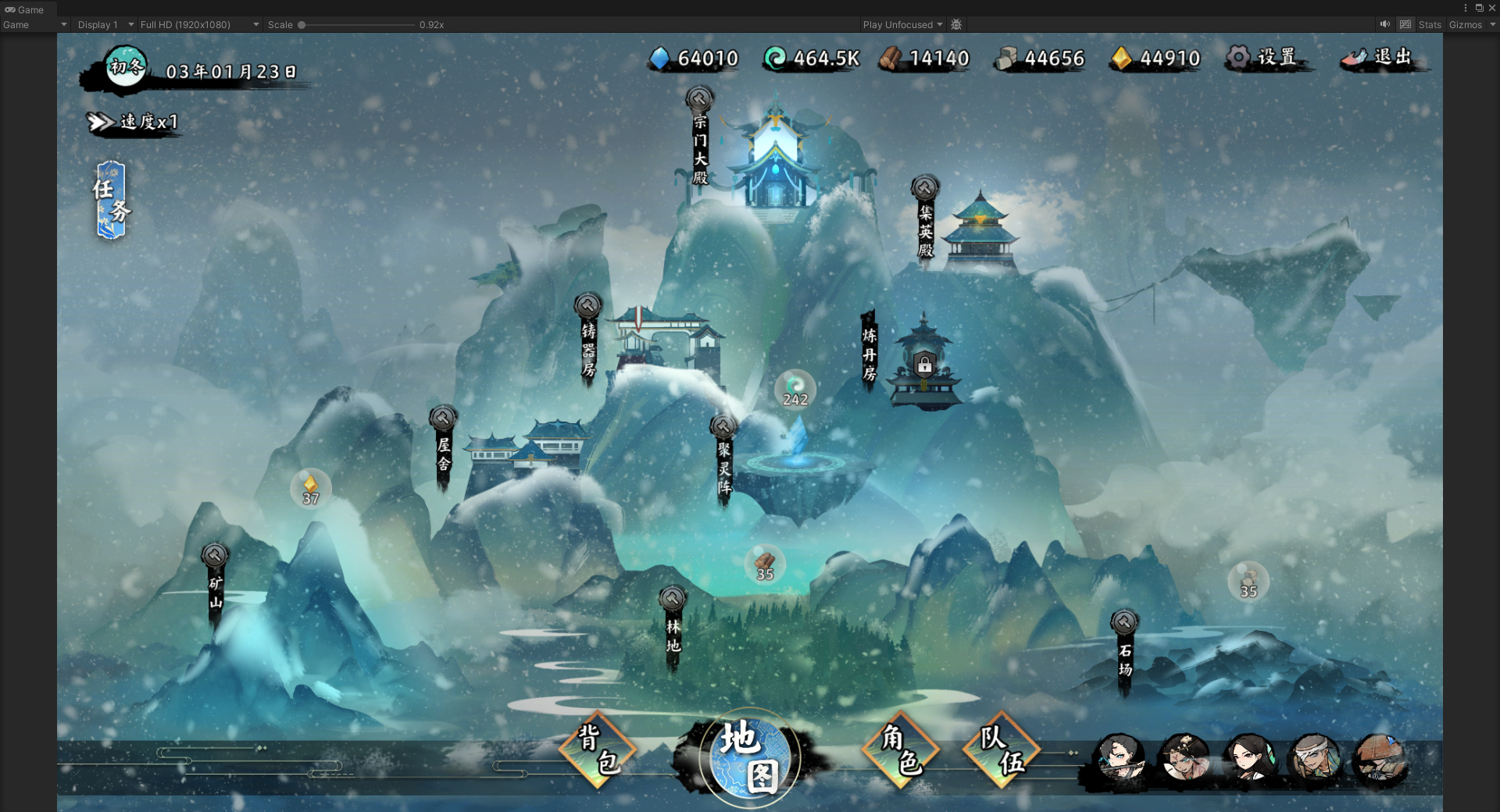The height and width of the screenshot is (812, 1500).
Task: Open the 角色 character screen
Action: [901, 750]
